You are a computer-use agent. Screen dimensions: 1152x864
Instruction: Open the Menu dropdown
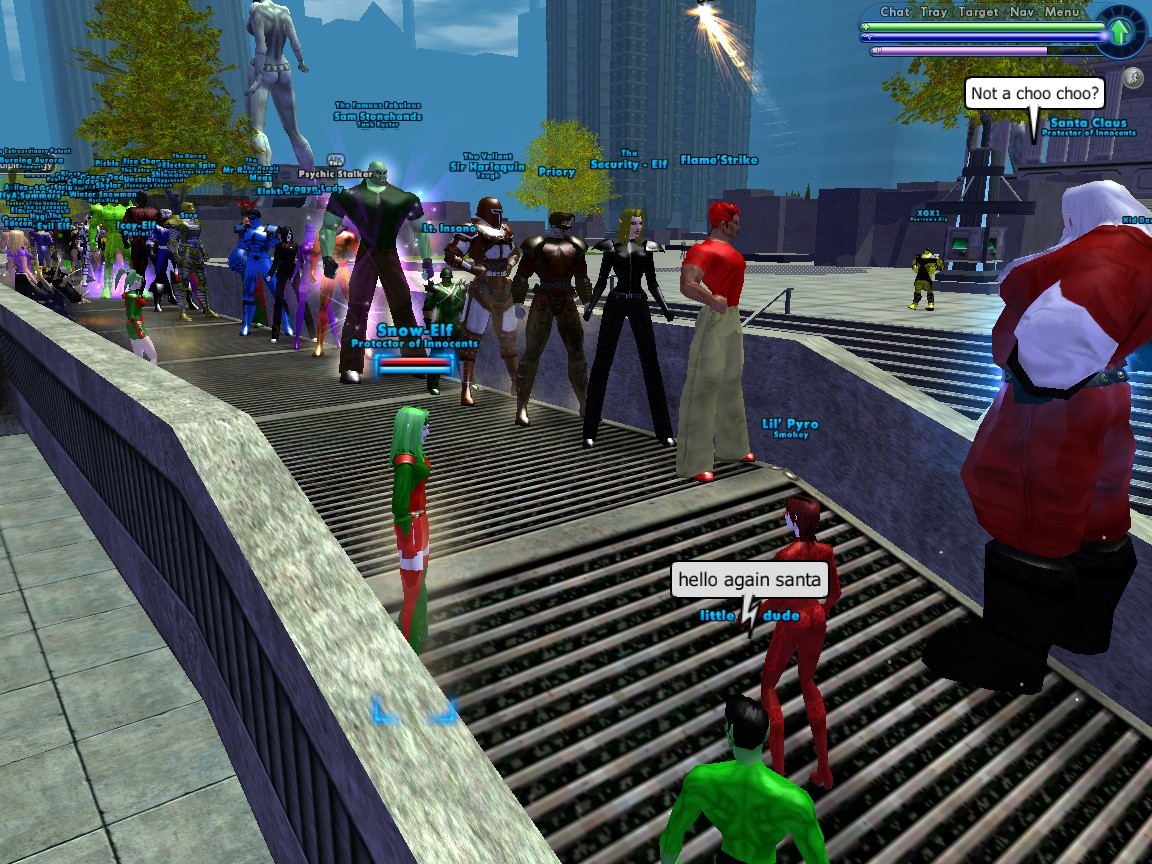pos(1062,12)
